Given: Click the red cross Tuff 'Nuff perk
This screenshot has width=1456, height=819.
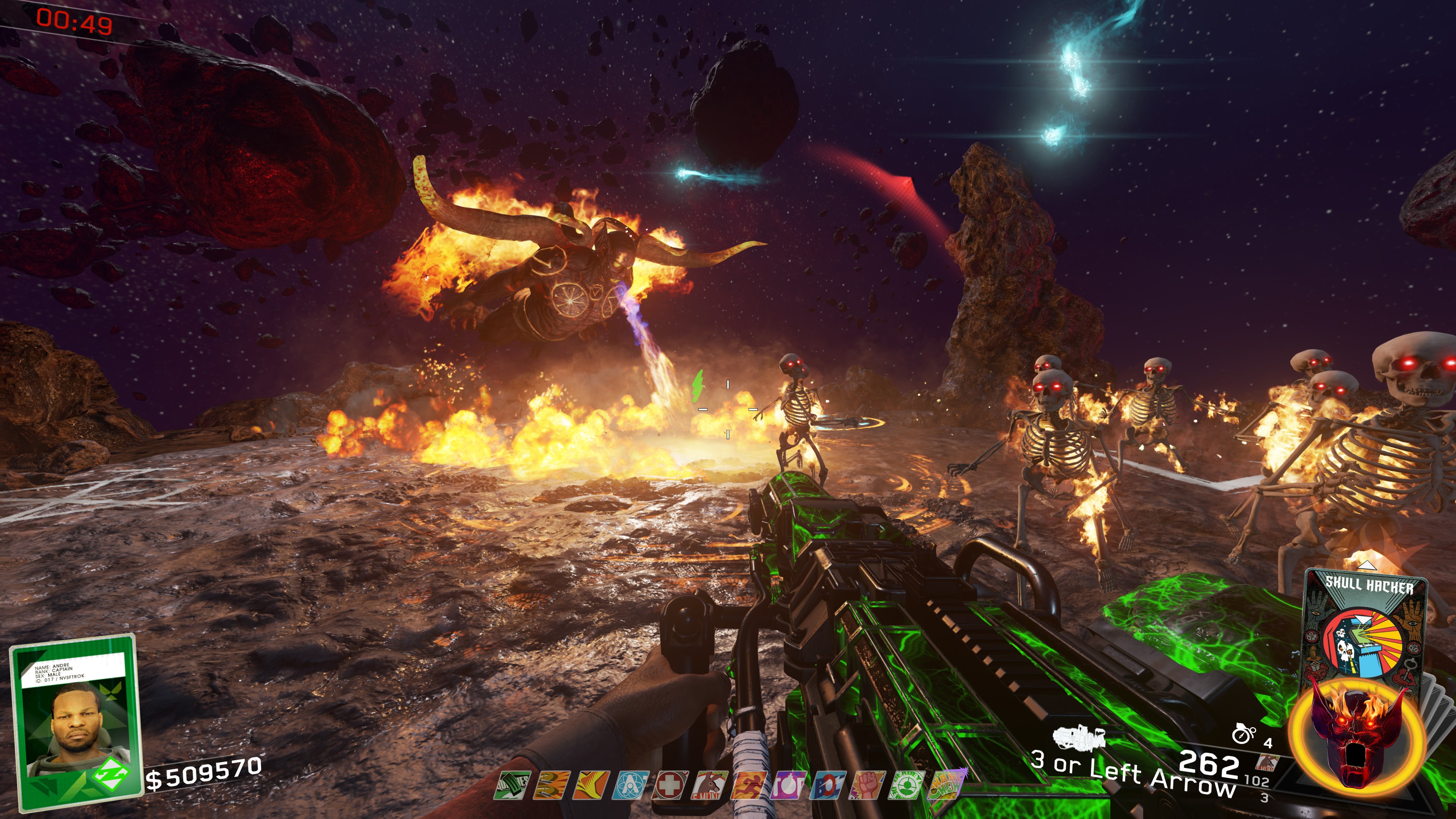Looking at the screenshot, I should (670, 786).
